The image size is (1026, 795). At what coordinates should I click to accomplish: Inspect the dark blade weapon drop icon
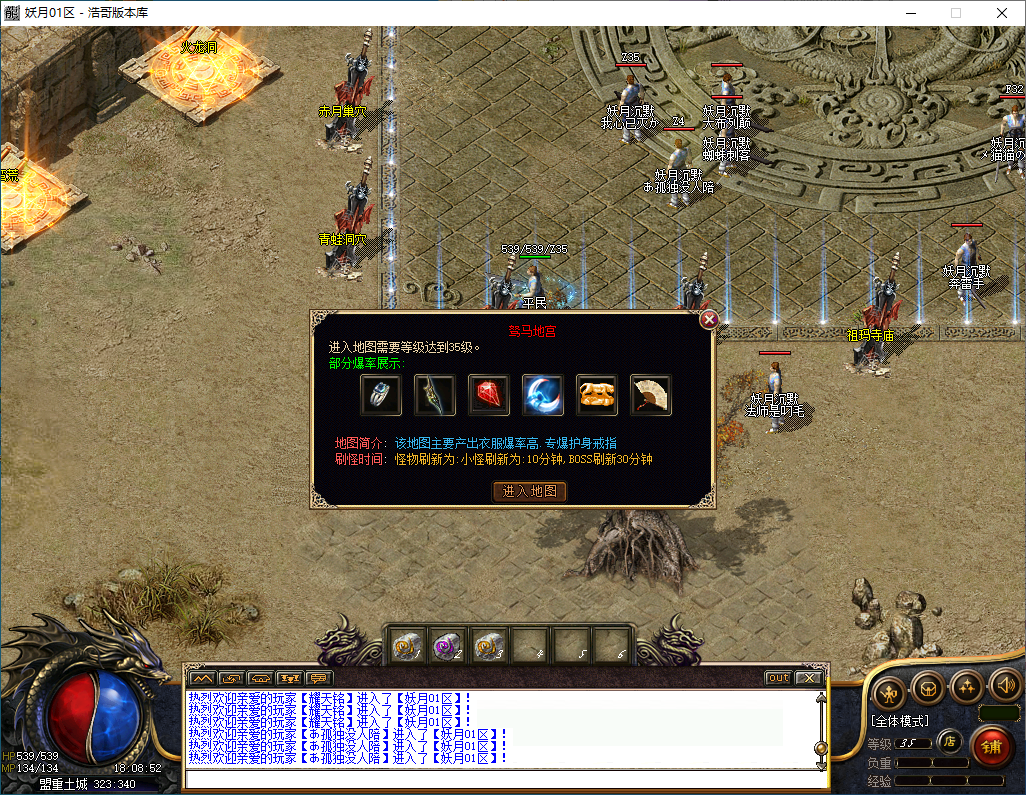(435, 395)
